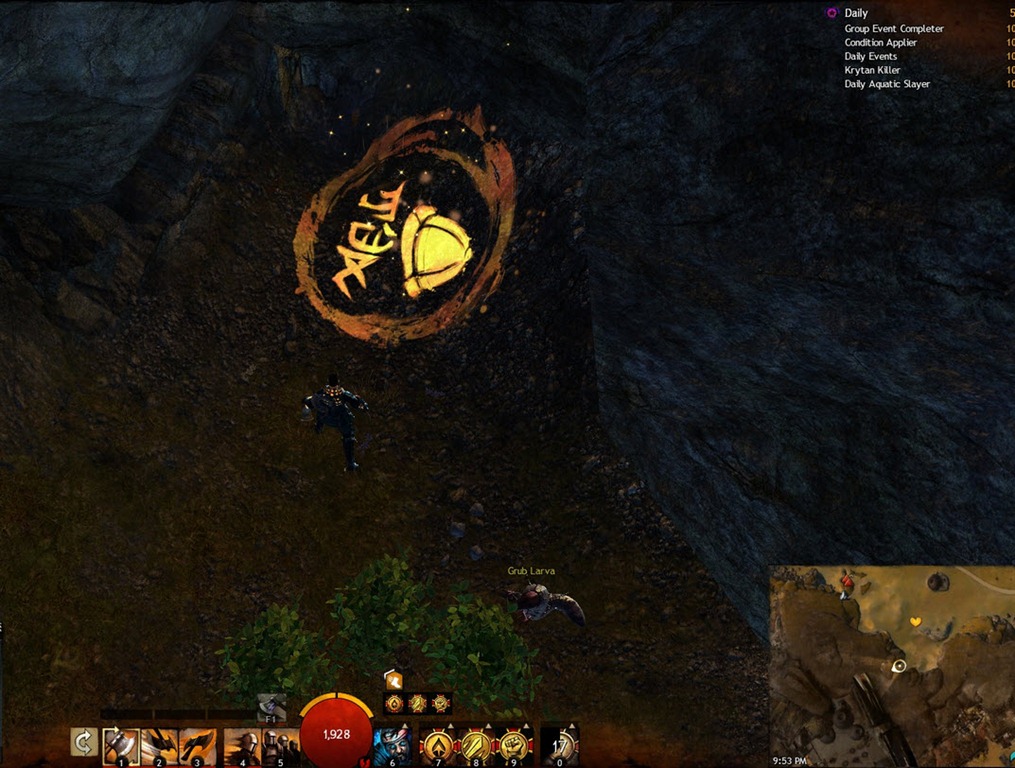Activate the fist signet in slot 9
The image size is (1015, 768).
pyautogui.click(x=513, y=745)
